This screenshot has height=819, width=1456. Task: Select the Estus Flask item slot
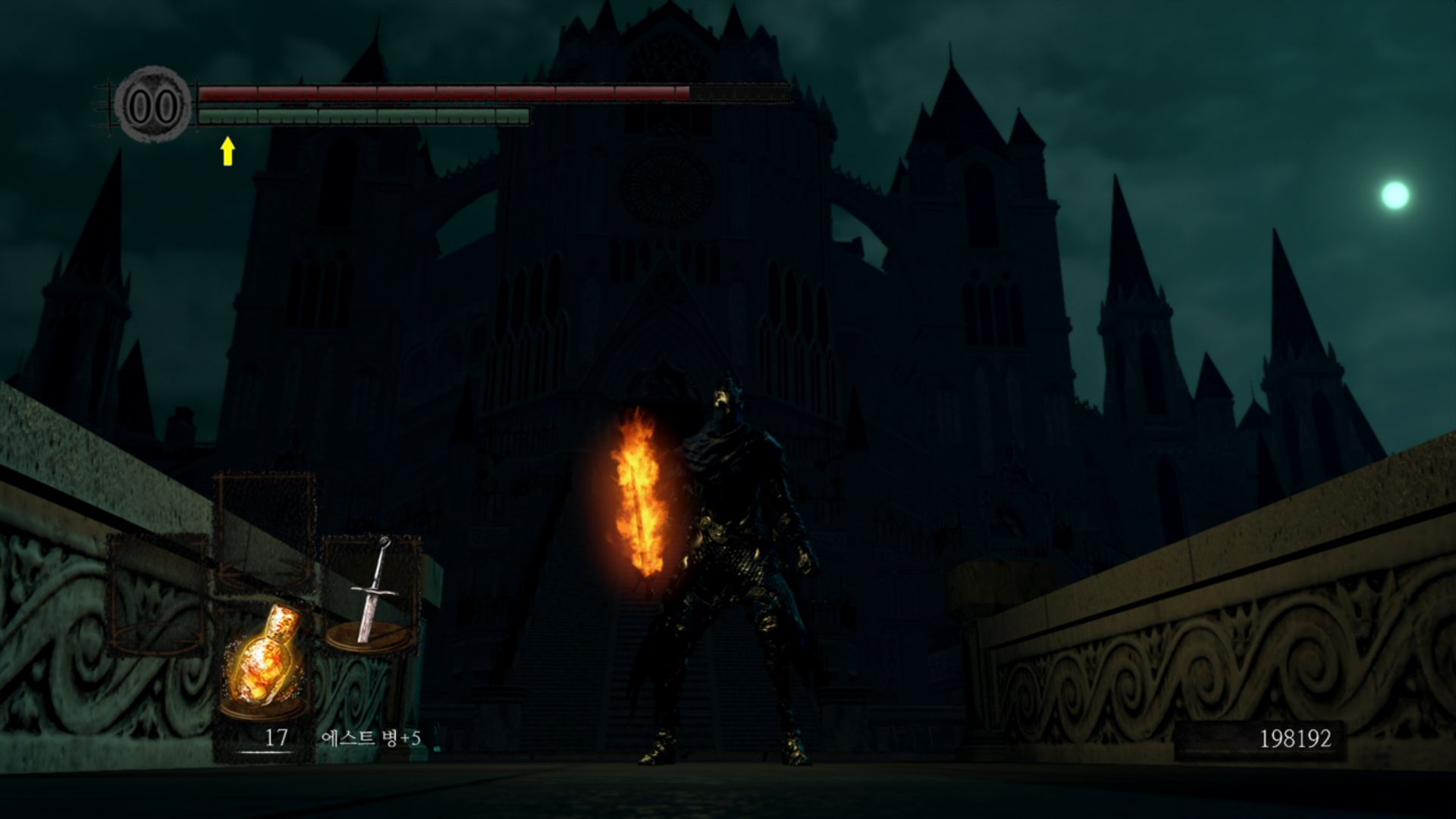[x=262, y=661]
